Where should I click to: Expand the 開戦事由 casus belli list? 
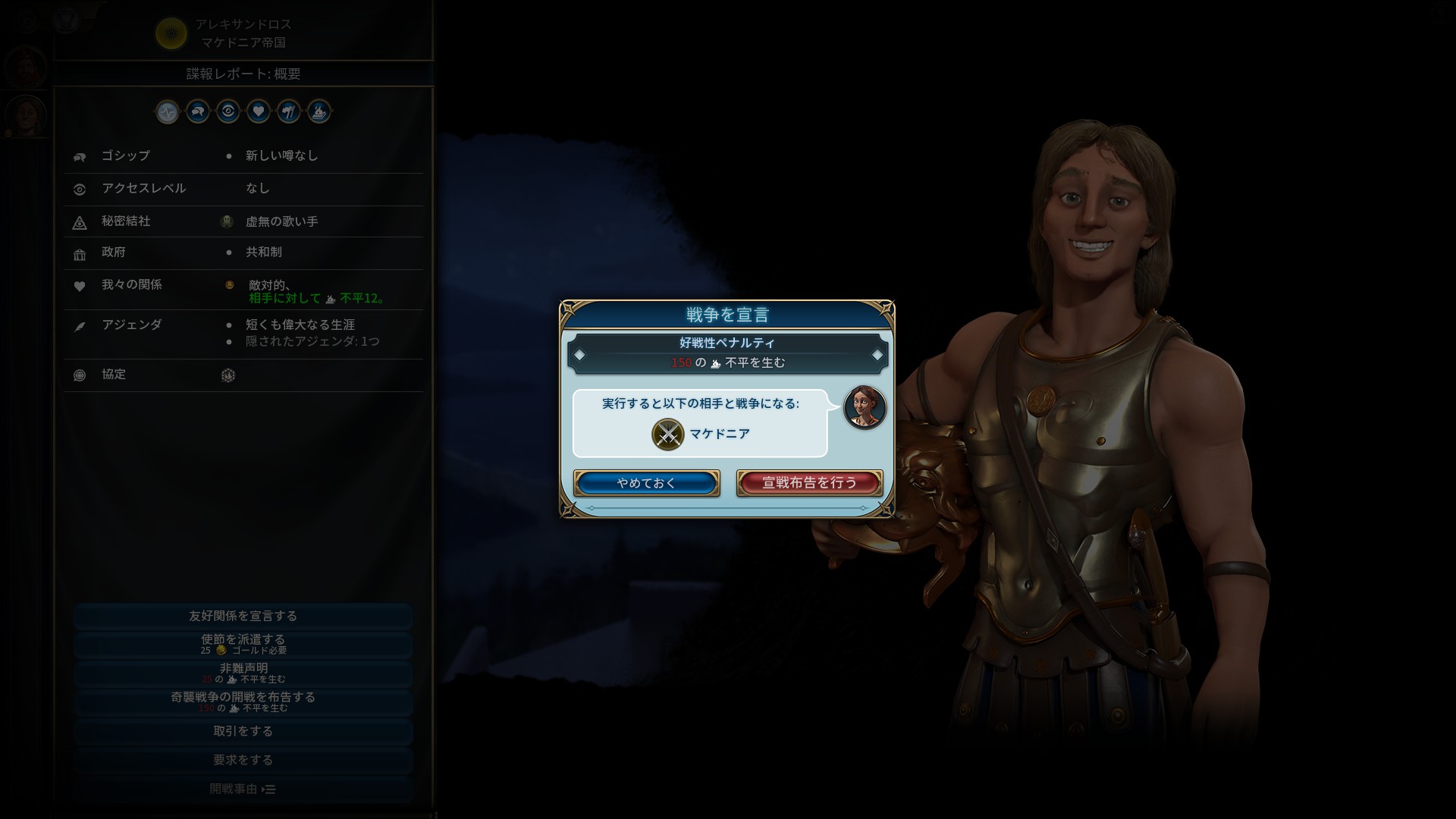click(243, 789)
